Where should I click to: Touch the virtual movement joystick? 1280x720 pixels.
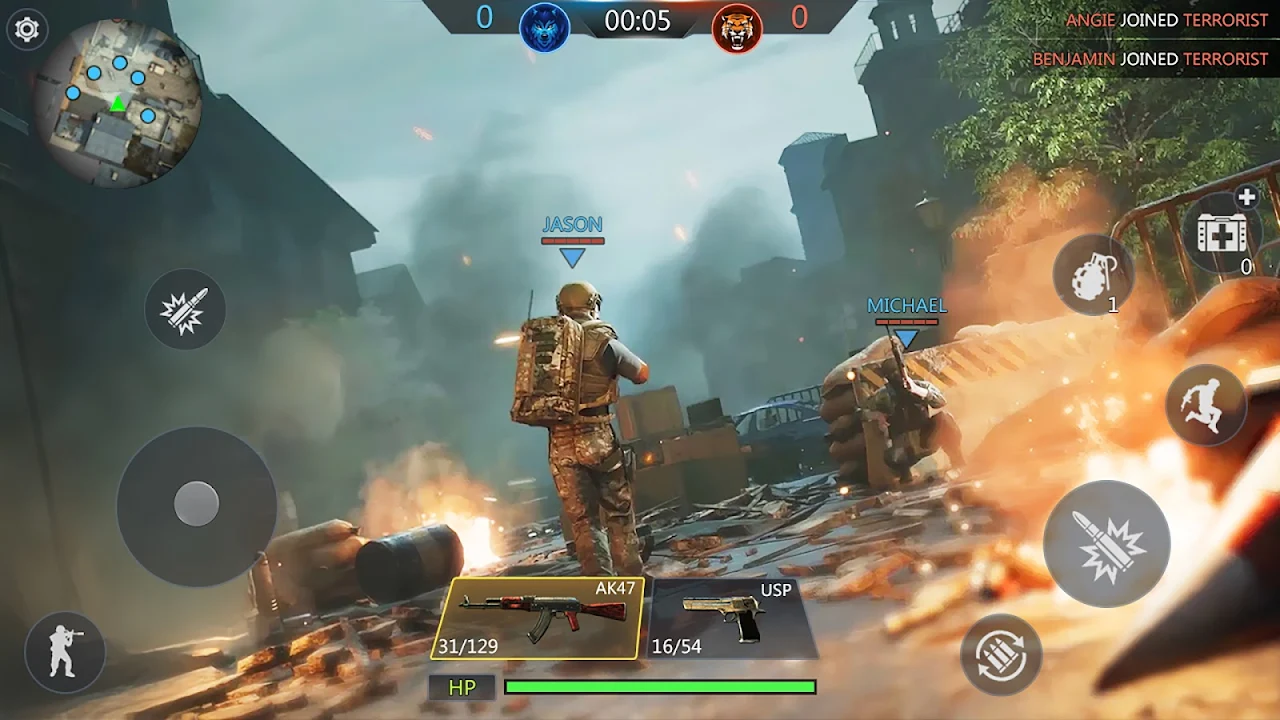[197, 504]
